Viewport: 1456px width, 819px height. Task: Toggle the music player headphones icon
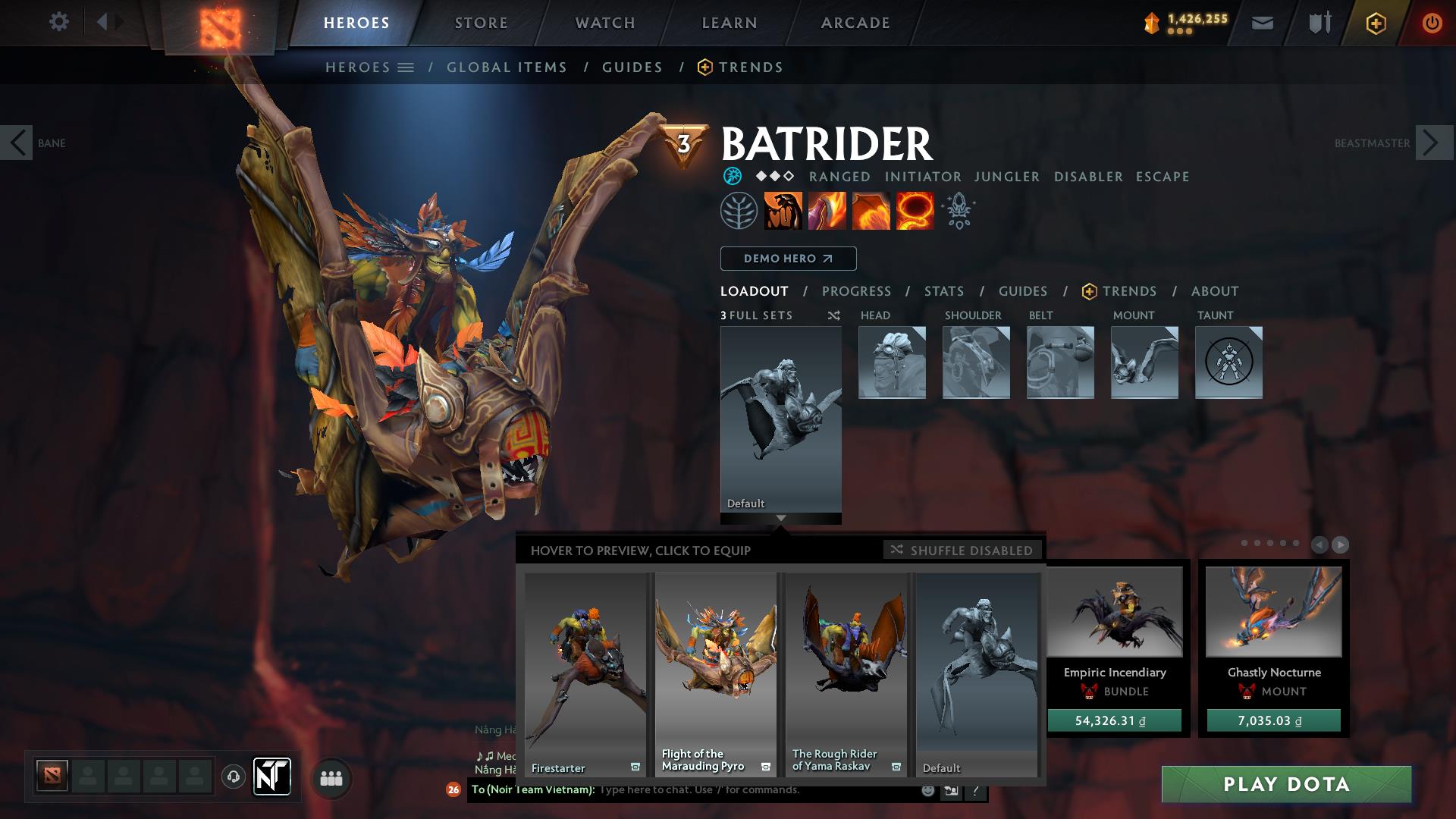coord(233,777)
